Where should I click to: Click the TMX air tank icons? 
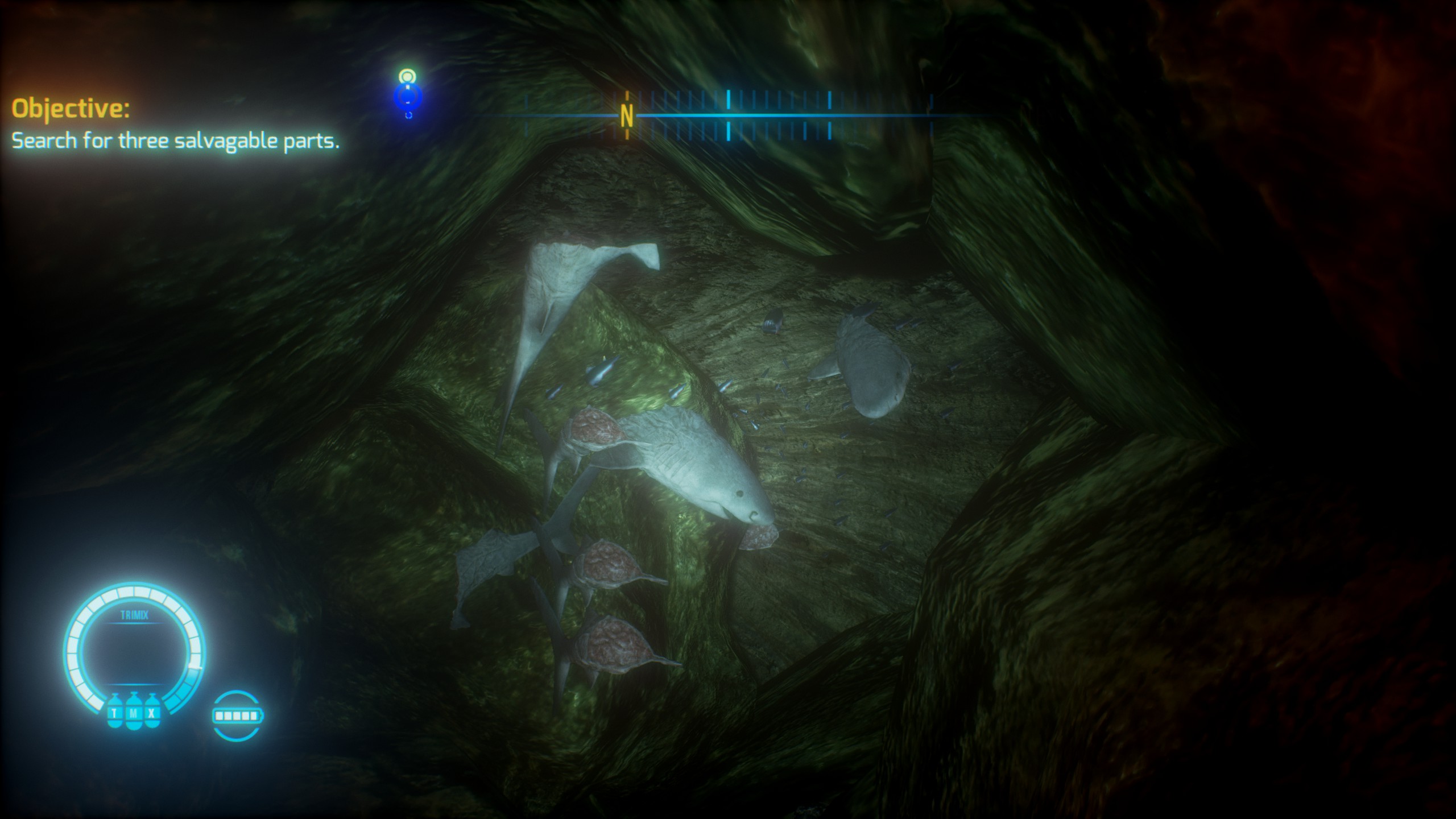(134, 712)
